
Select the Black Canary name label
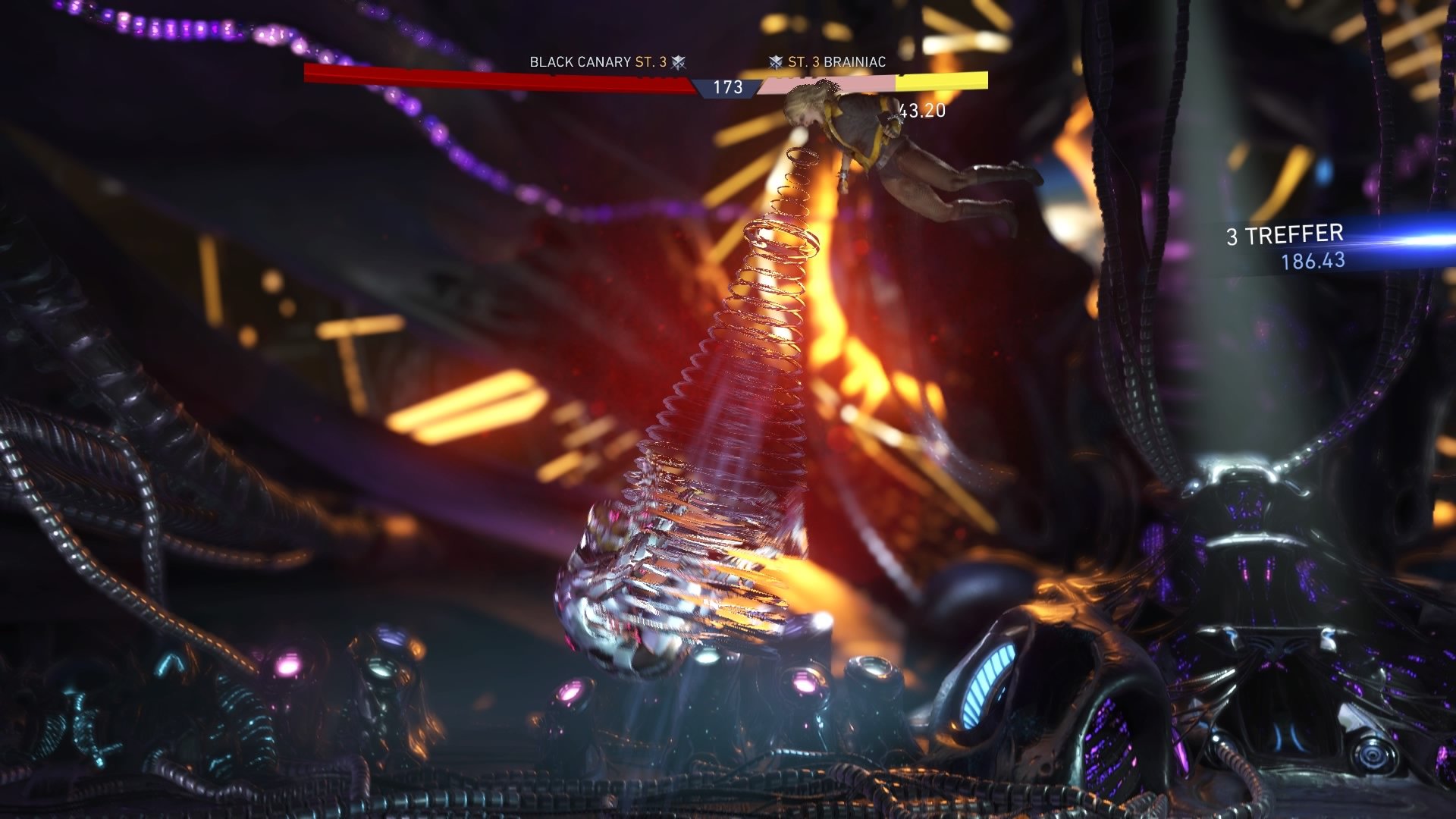(x=579, y=61)
